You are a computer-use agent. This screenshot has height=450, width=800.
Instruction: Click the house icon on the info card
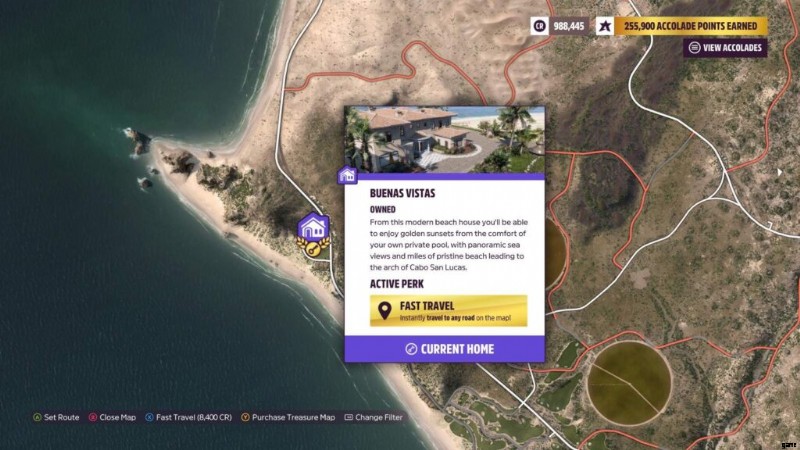pos(348,176)
